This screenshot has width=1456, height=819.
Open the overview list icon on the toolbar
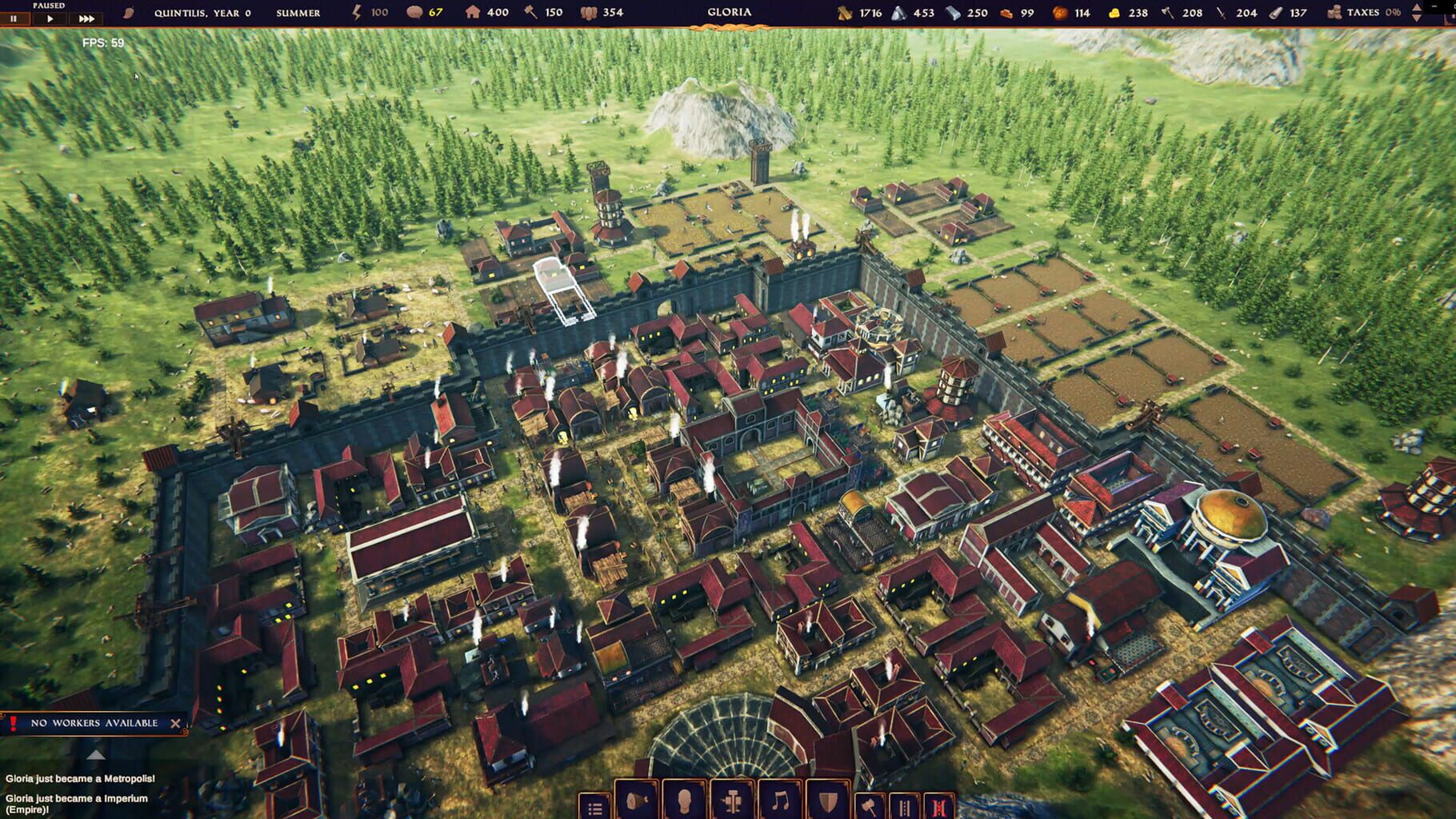click(595, 808)
